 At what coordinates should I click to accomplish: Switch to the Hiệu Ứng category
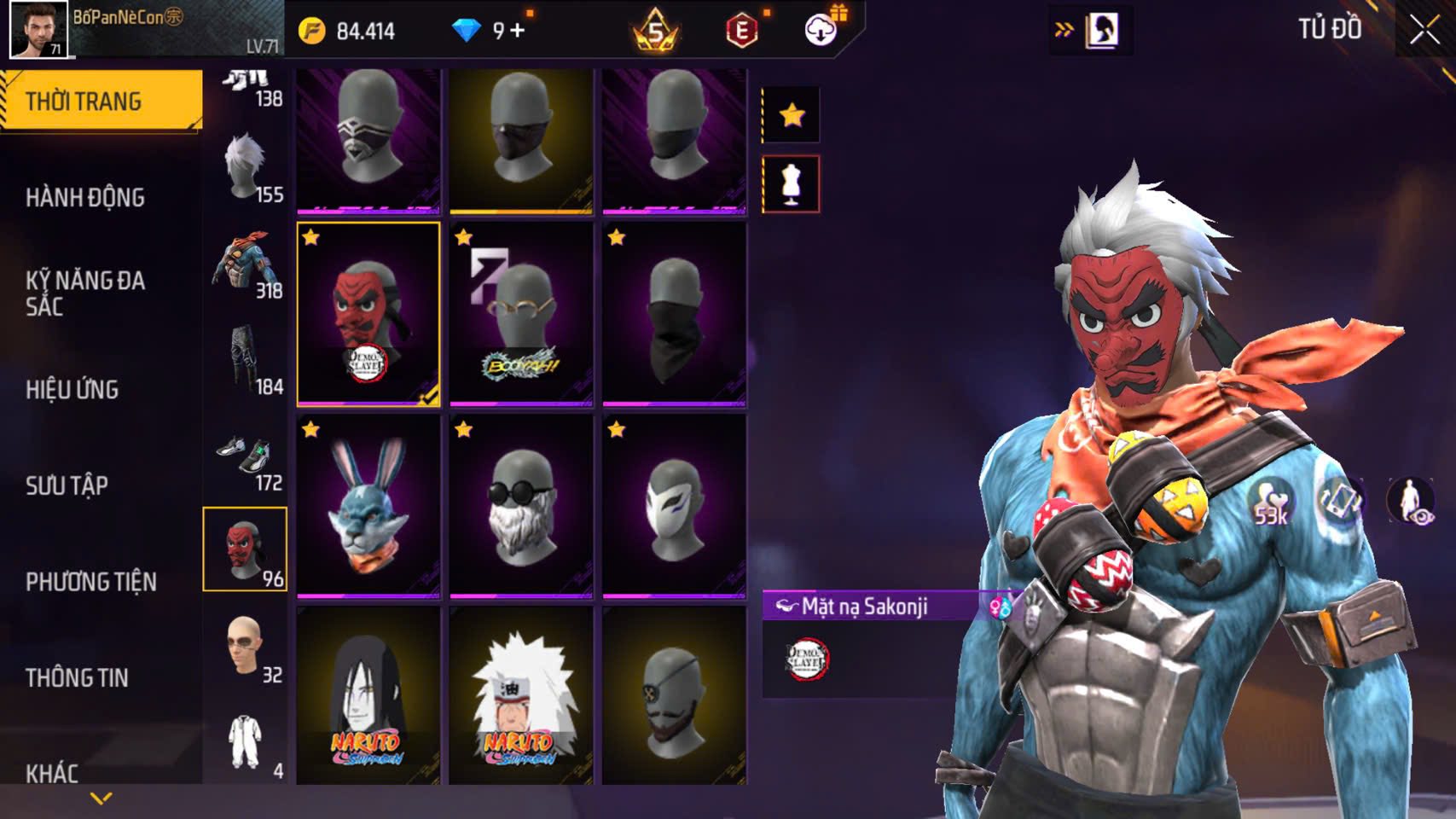pyautogui.click(x=73, y=390)
